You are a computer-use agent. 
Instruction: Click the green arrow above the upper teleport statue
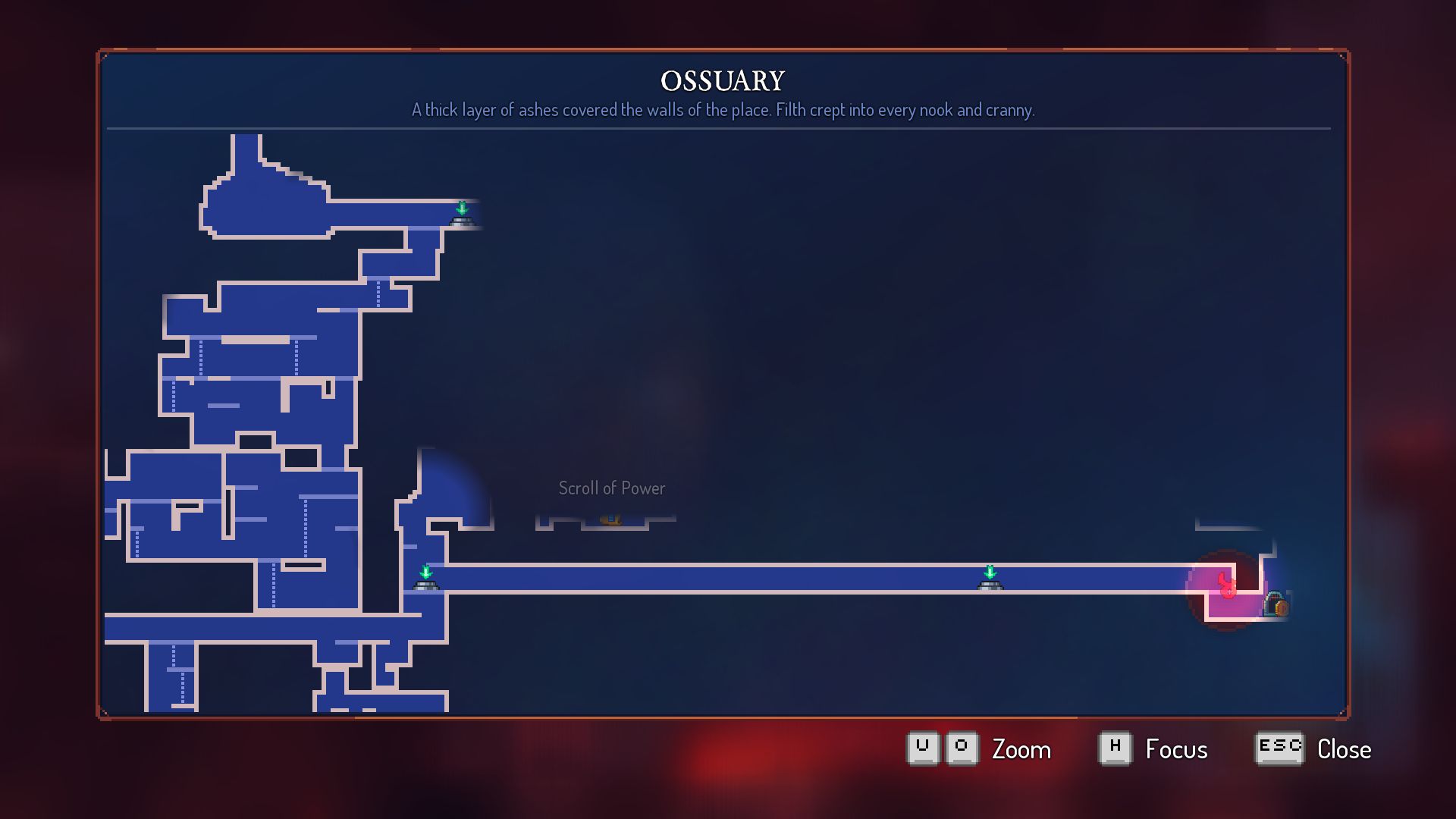(x=463, y=207)
